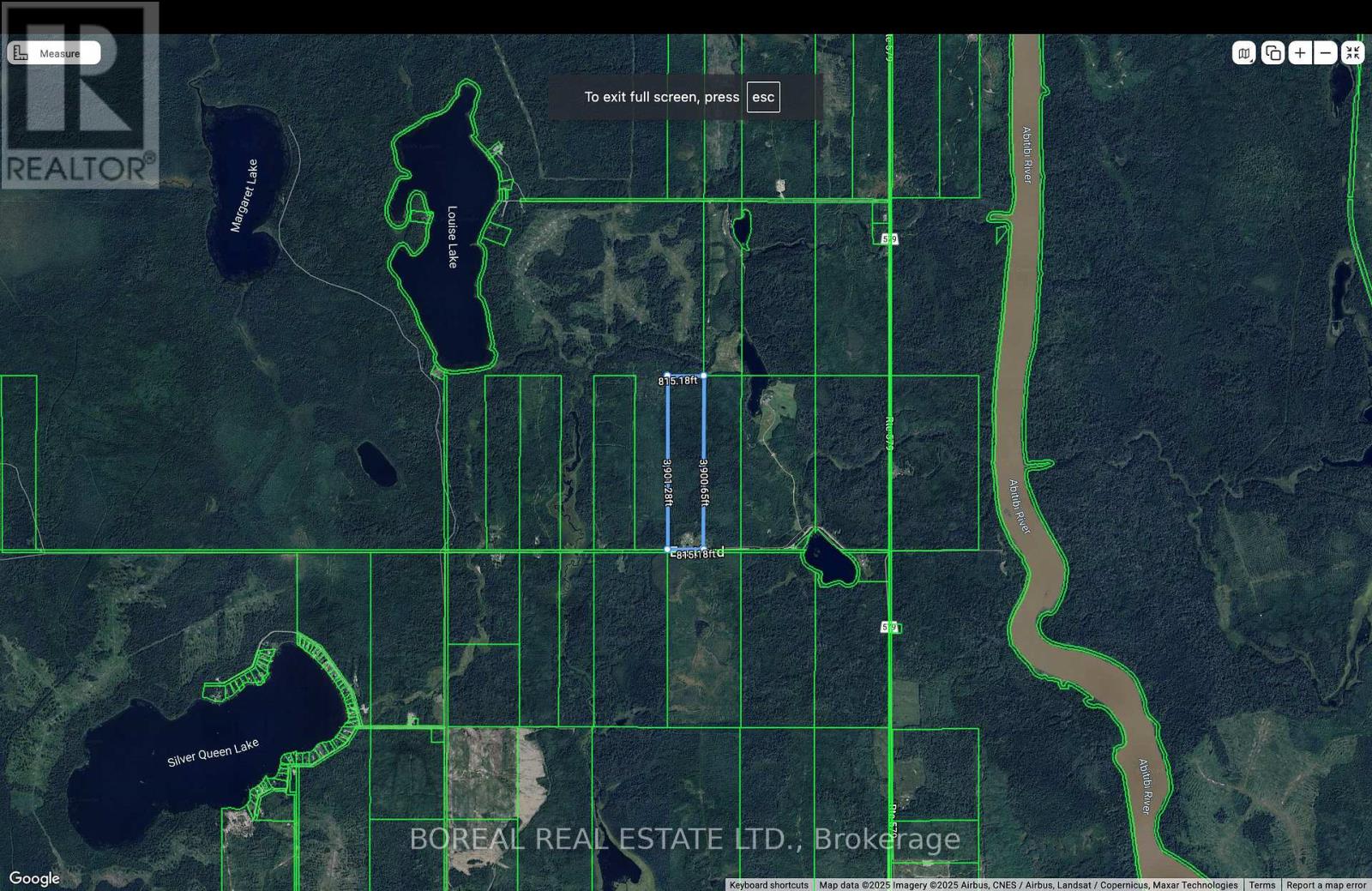This screenshot has height=891, width=1372.
Task: Toggle off Measure mode
Action: pyautogui.click(x=60, y=52)
